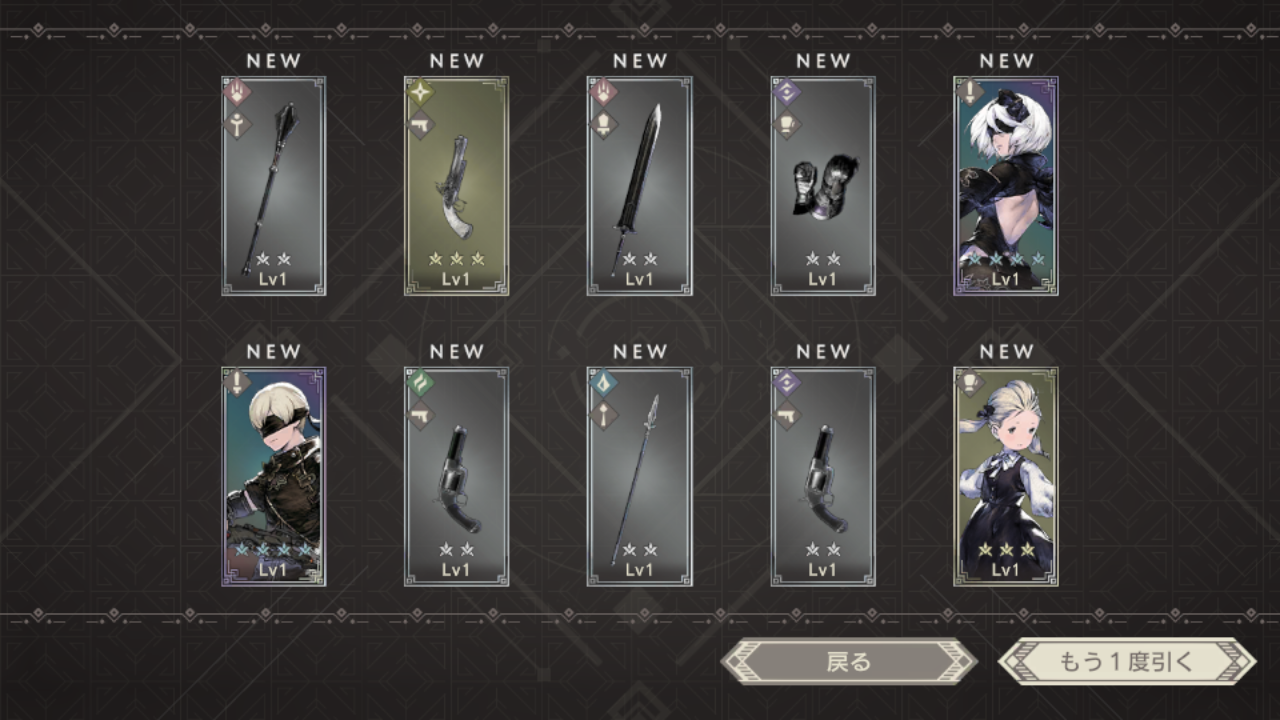View the blindfolded 9S character card
The image size is (1280, 720).
click(273, 476)
